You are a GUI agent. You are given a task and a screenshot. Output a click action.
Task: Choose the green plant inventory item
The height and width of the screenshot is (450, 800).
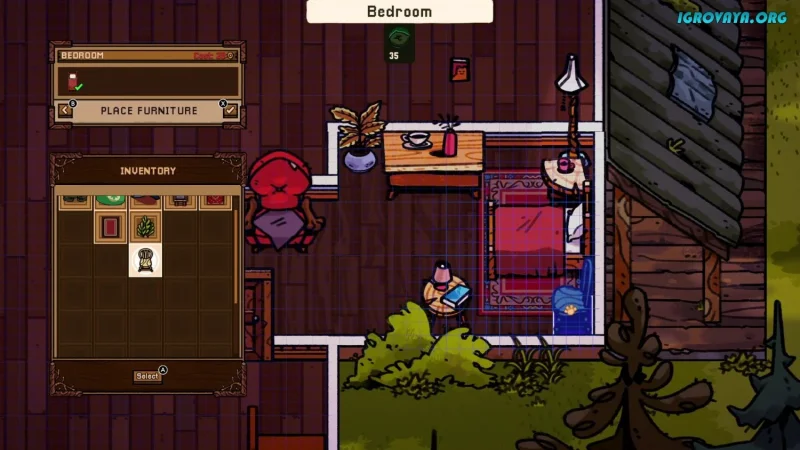(x=145, y=227)
